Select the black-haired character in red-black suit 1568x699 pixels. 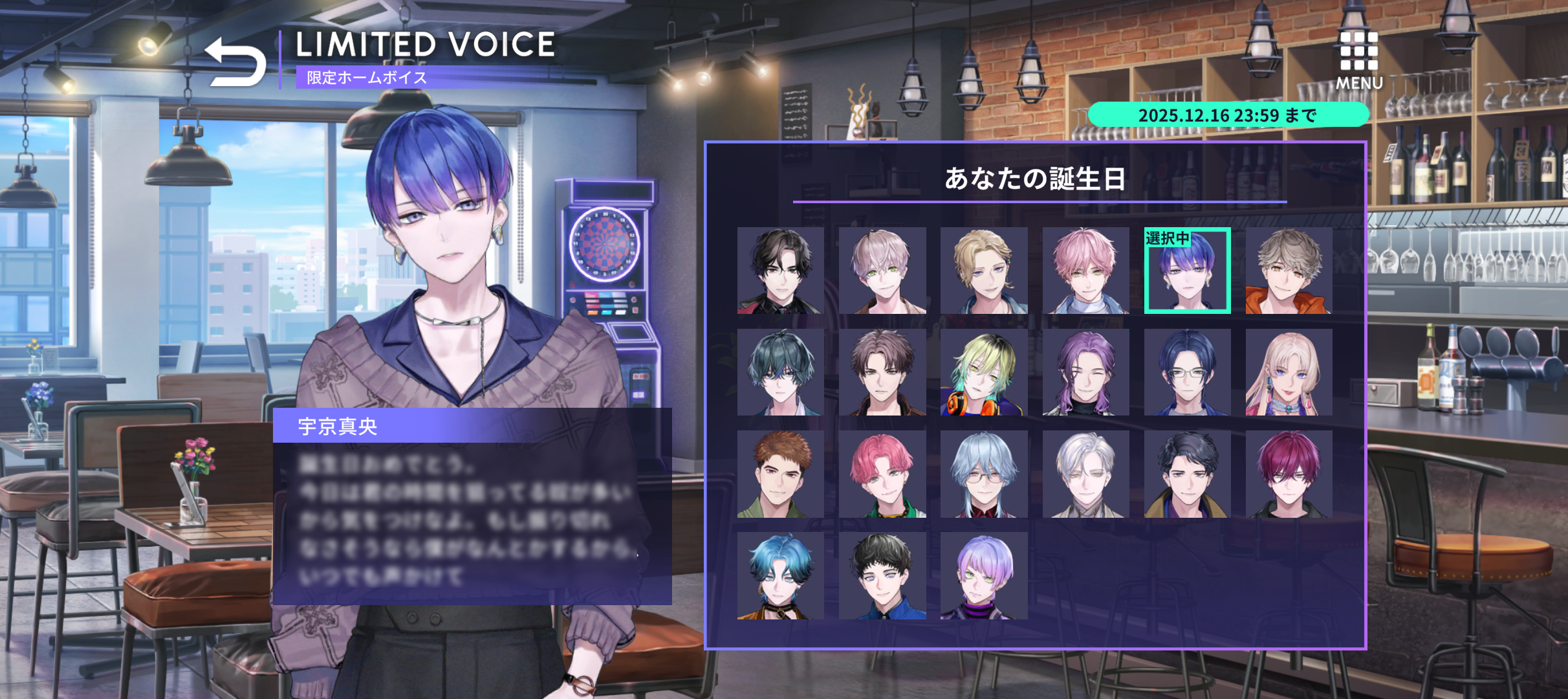pyautogui.click(x=781, y=271)
